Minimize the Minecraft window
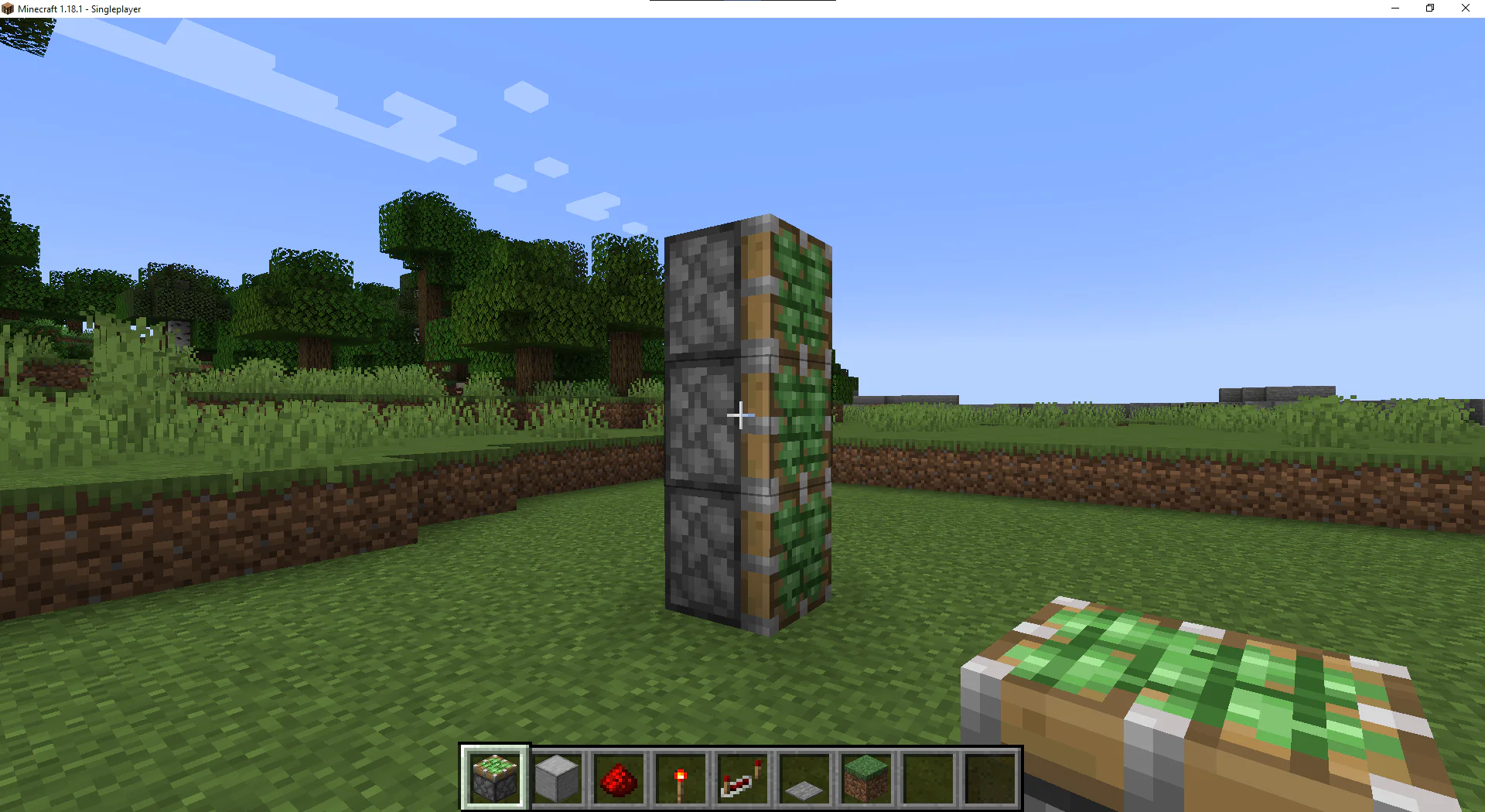 coord(1395,8)
